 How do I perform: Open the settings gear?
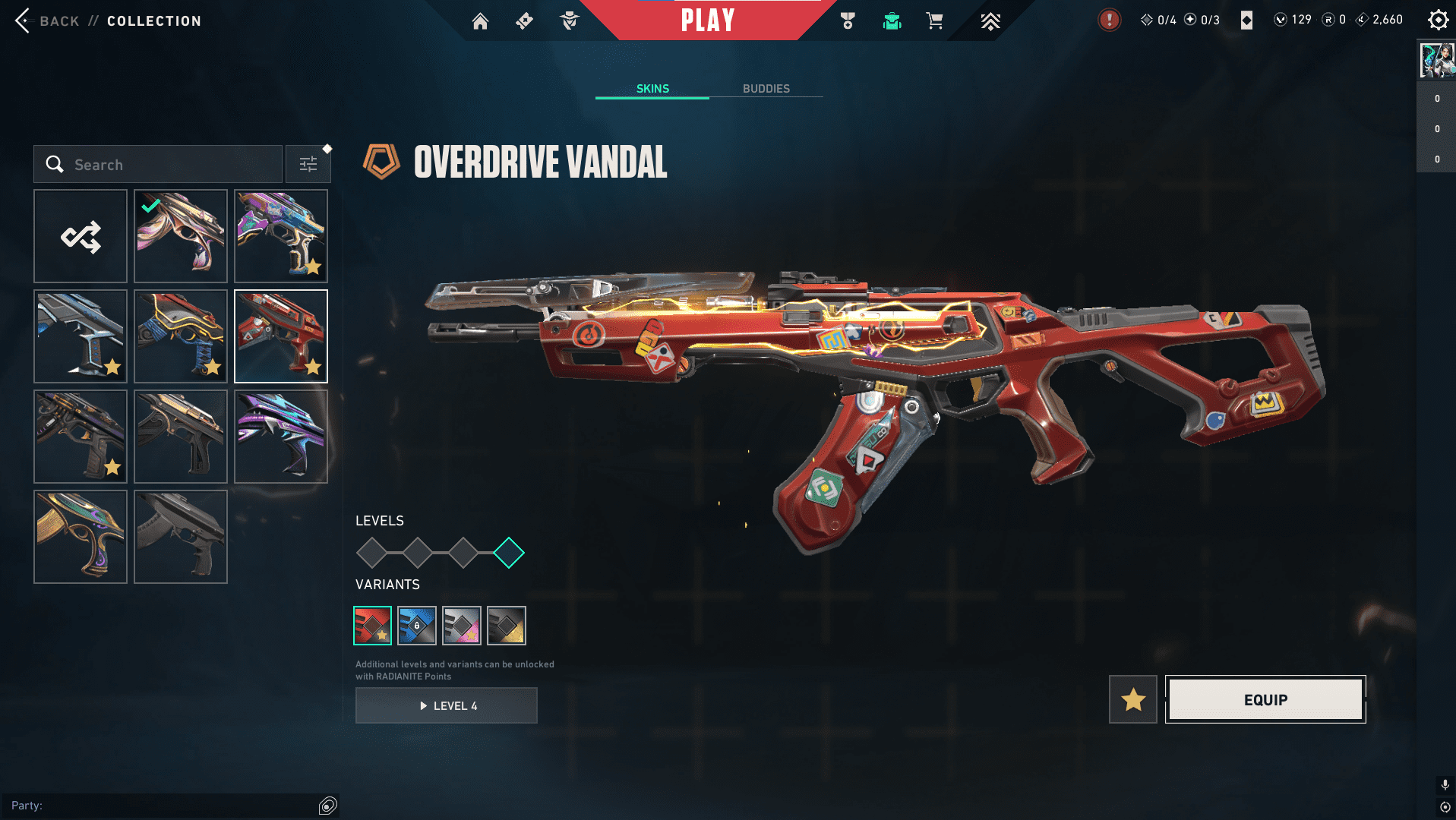pos(1438,20)
